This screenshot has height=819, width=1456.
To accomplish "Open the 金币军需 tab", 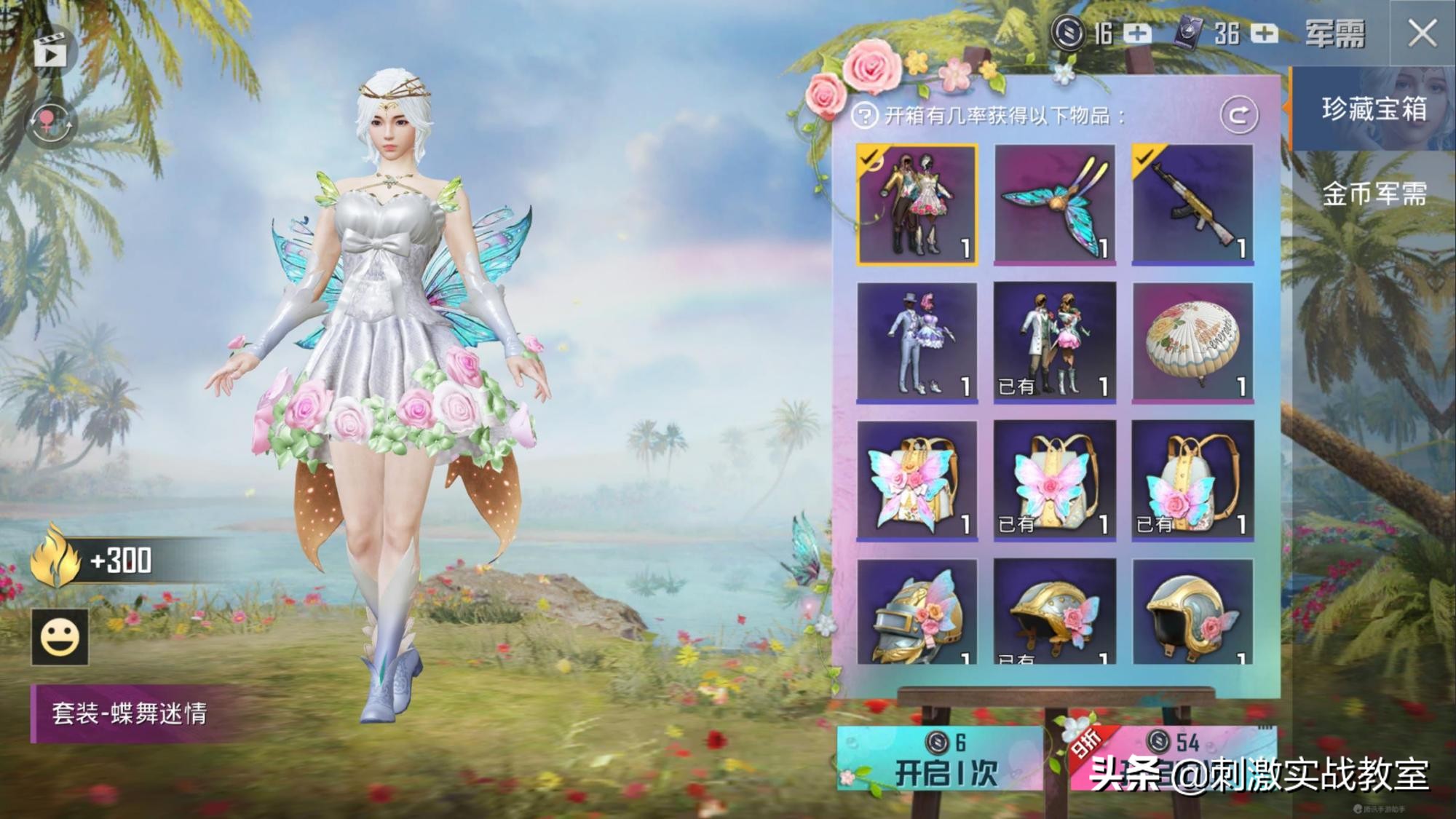I will [x=1373, y=194].
